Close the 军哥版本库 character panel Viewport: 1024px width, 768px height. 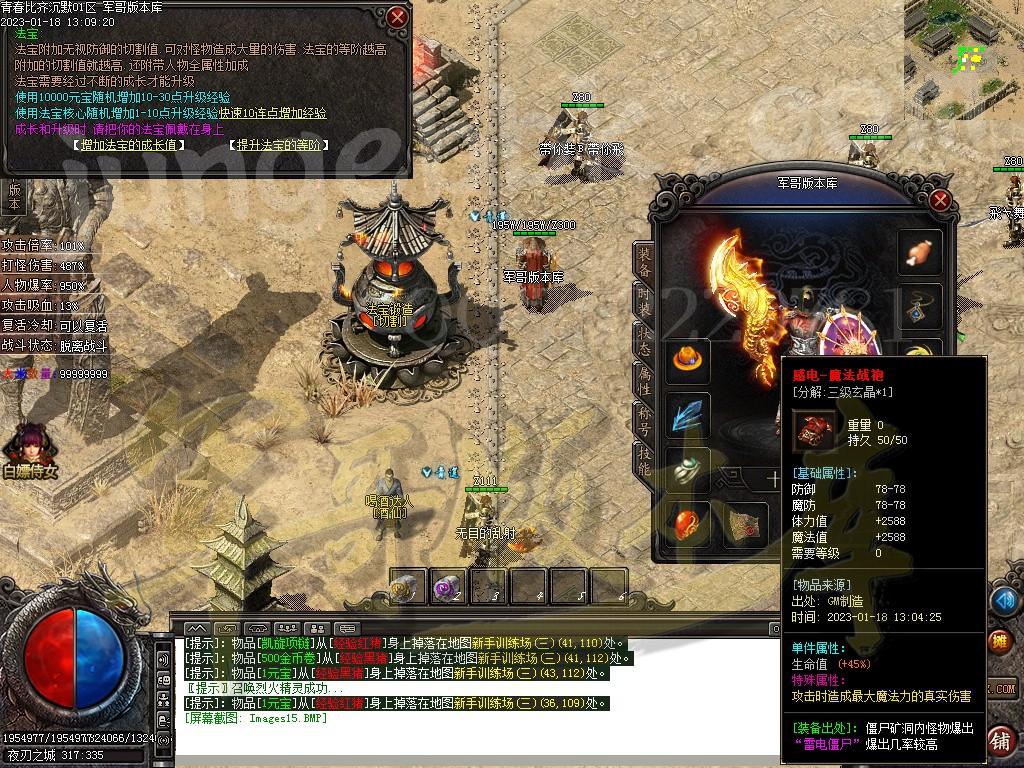939,200
